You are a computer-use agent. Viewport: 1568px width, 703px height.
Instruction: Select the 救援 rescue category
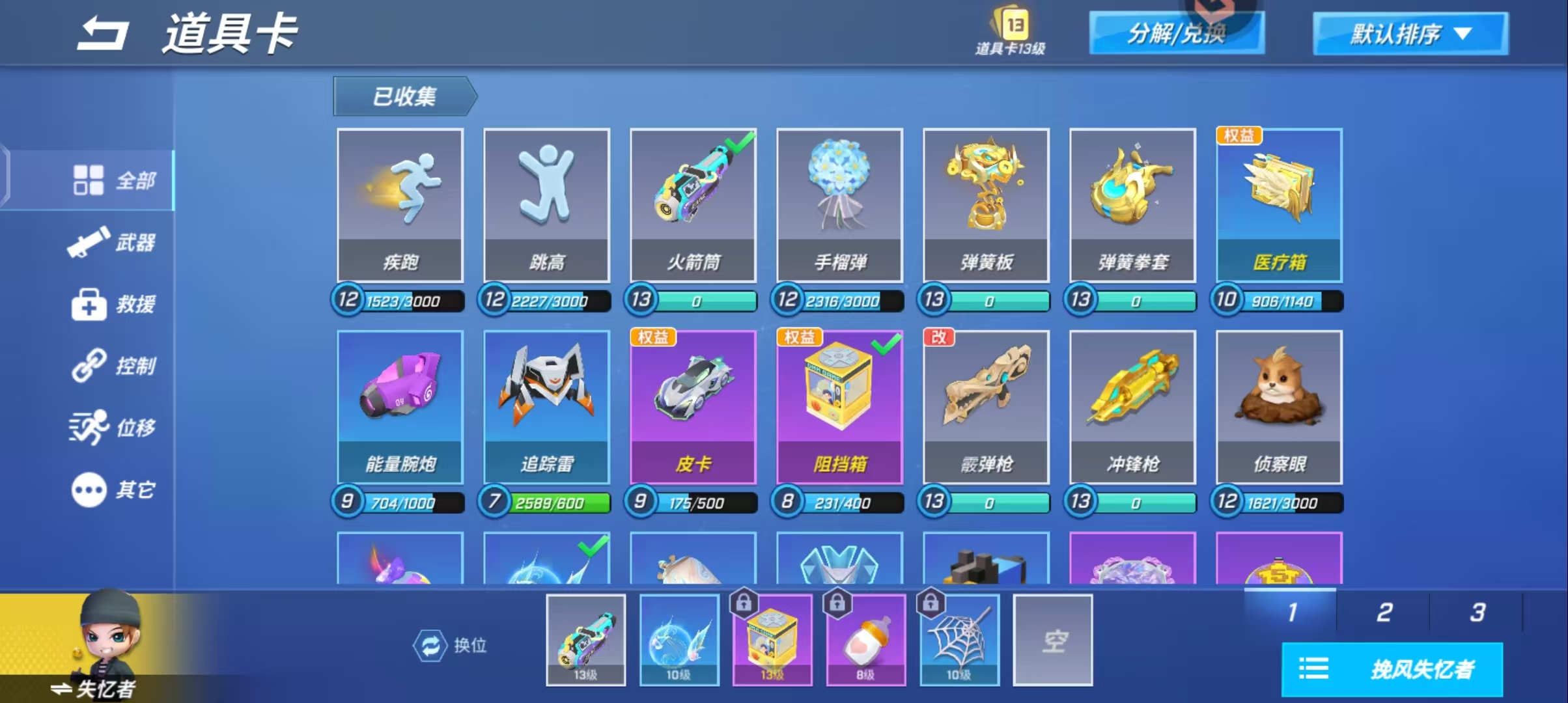click(112, 304)
